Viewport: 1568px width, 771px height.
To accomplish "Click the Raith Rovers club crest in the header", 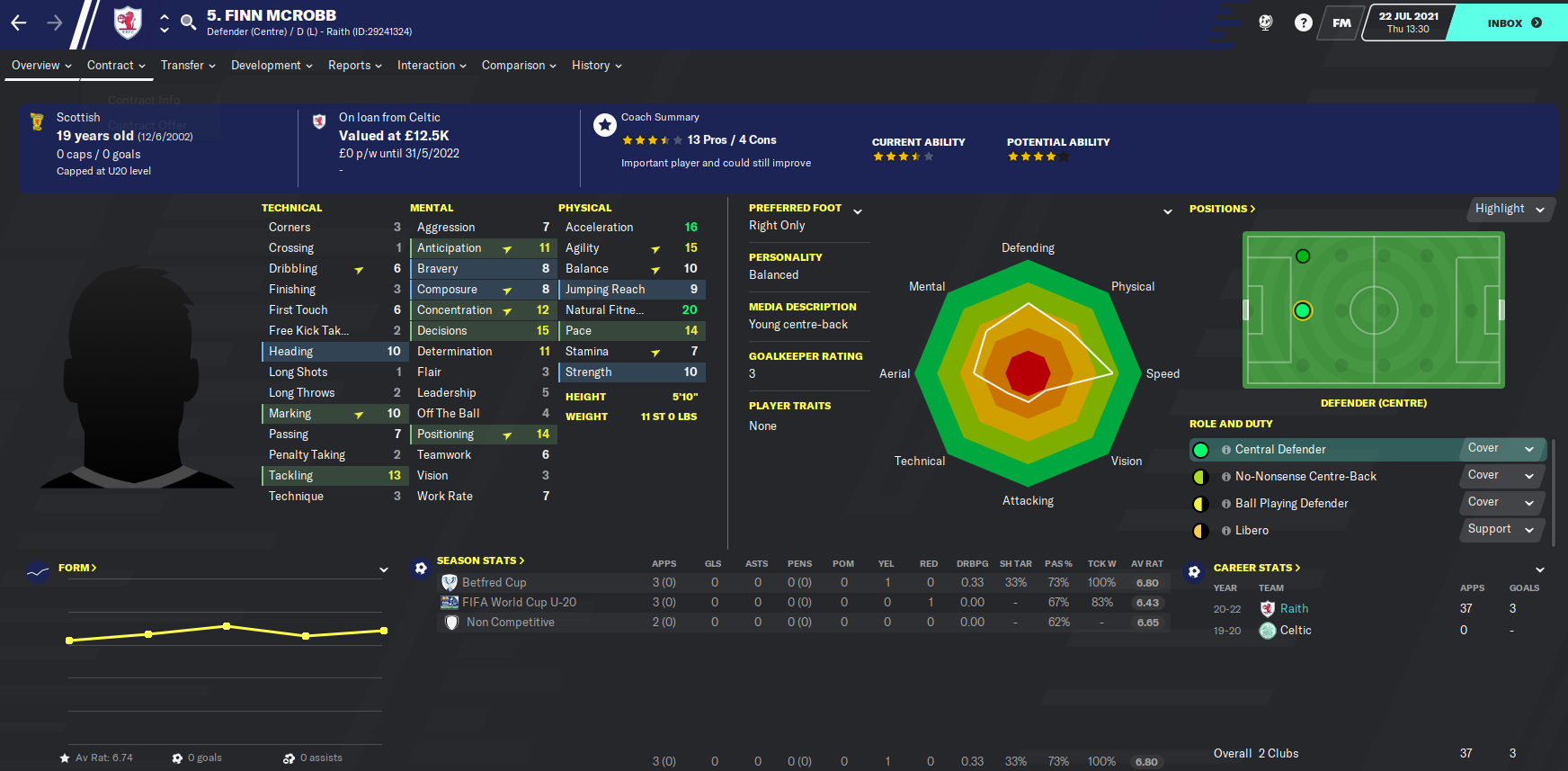I will 127,22.
